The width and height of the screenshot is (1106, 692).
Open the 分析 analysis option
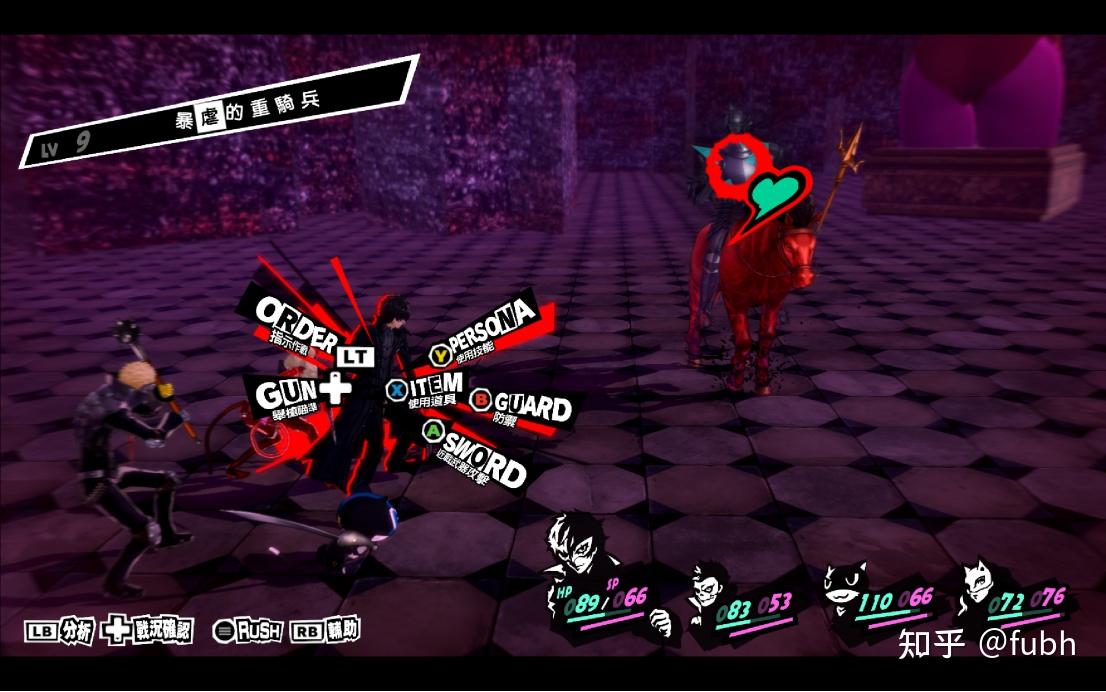click(58, 631)
